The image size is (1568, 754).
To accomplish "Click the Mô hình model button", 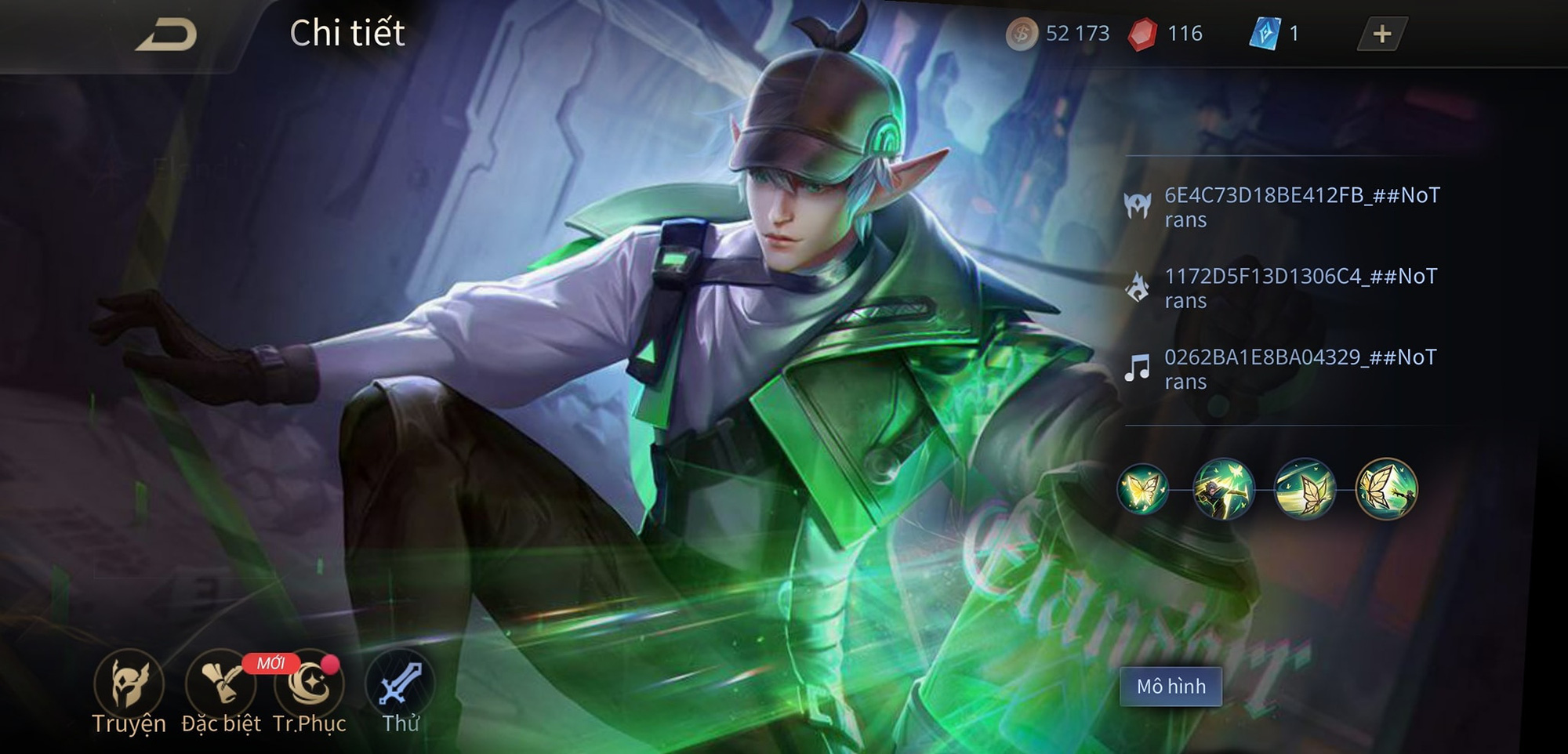I will 1171,687.
